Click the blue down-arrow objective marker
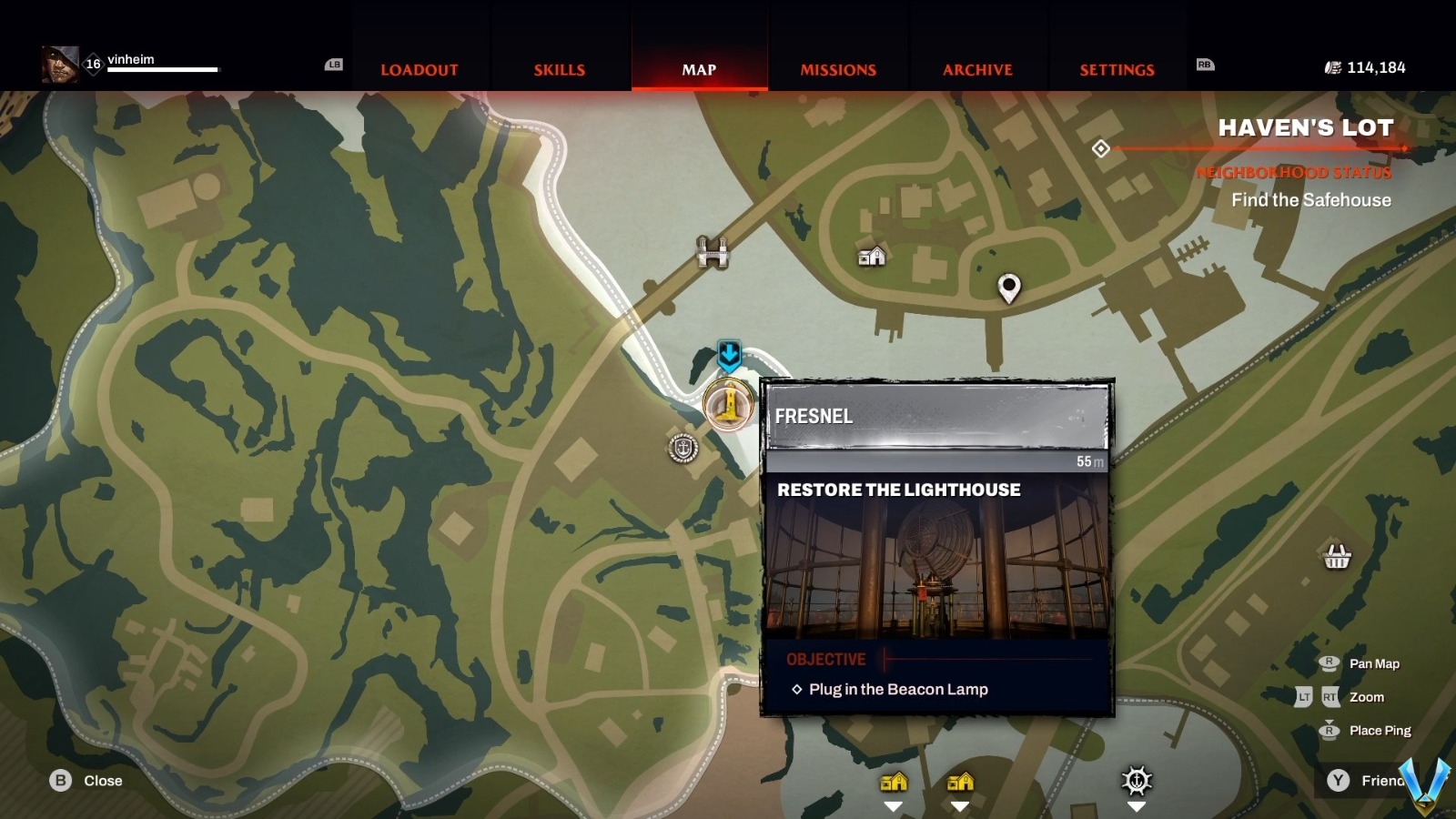Screen dimensions: 1456x819 729,354
